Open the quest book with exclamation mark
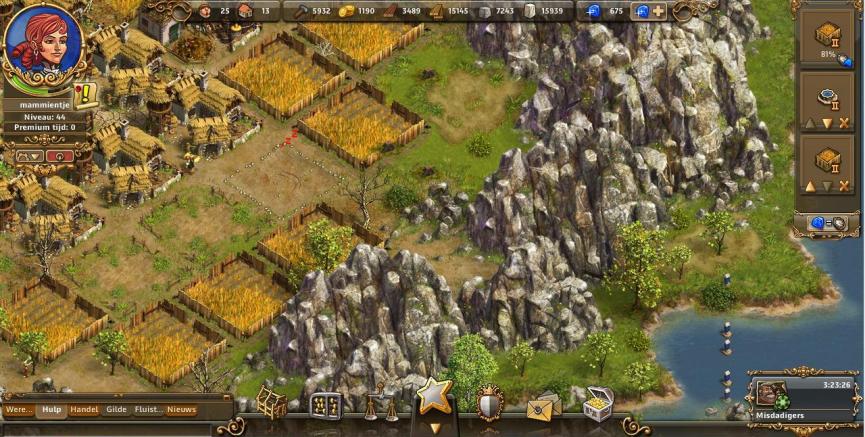 point(86,95)
